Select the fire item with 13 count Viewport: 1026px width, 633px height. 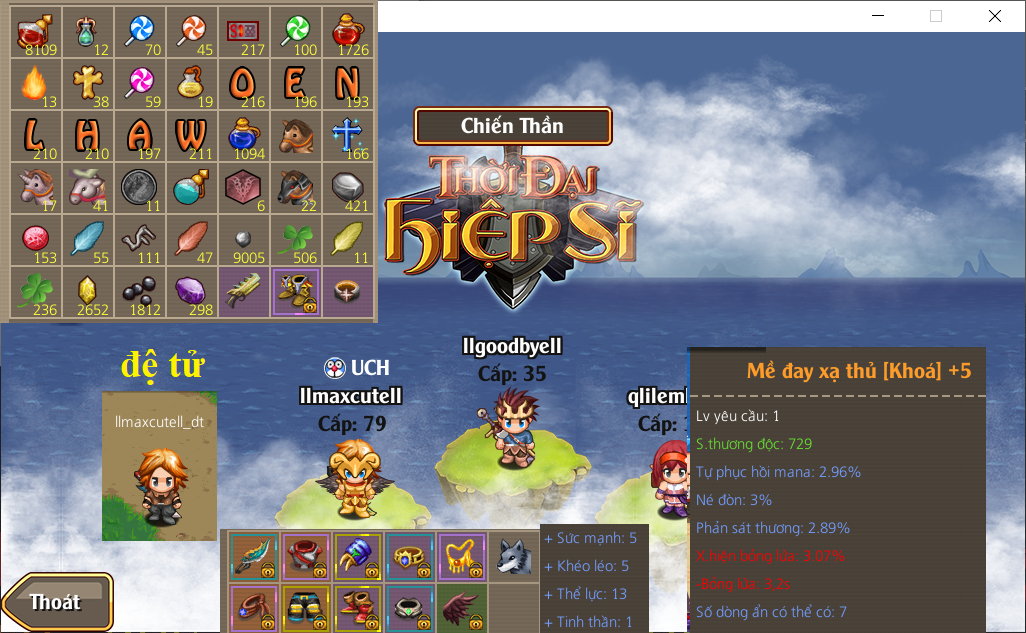point(35,84)
